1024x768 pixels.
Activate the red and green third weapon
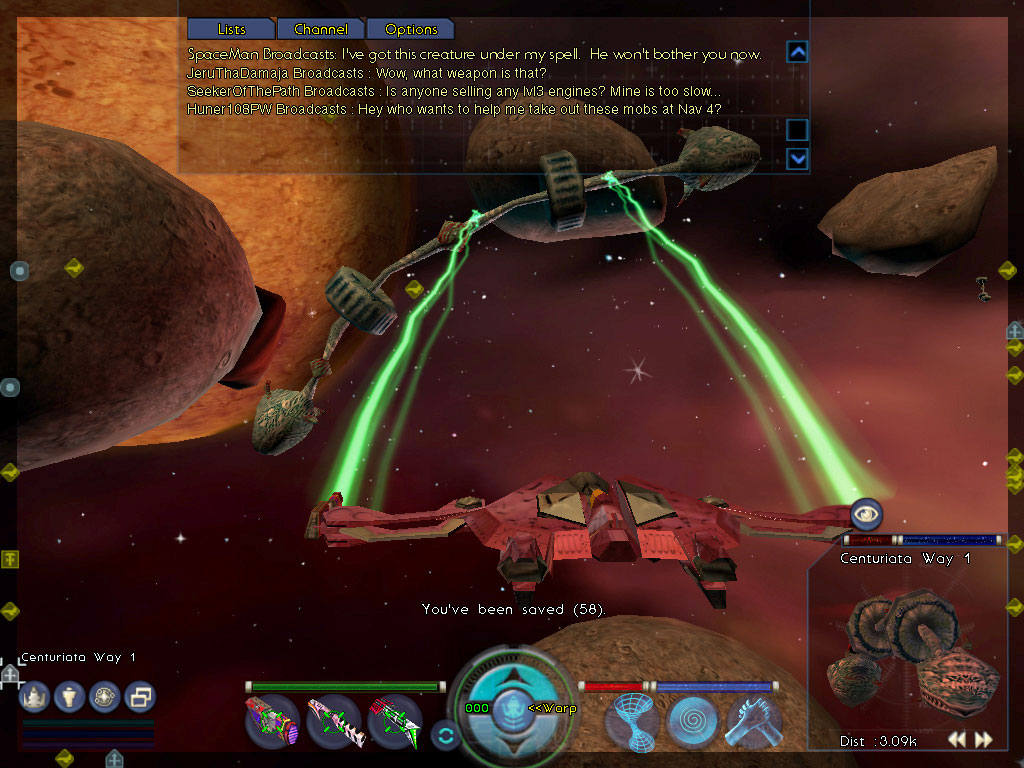click(x=394, y=721)
